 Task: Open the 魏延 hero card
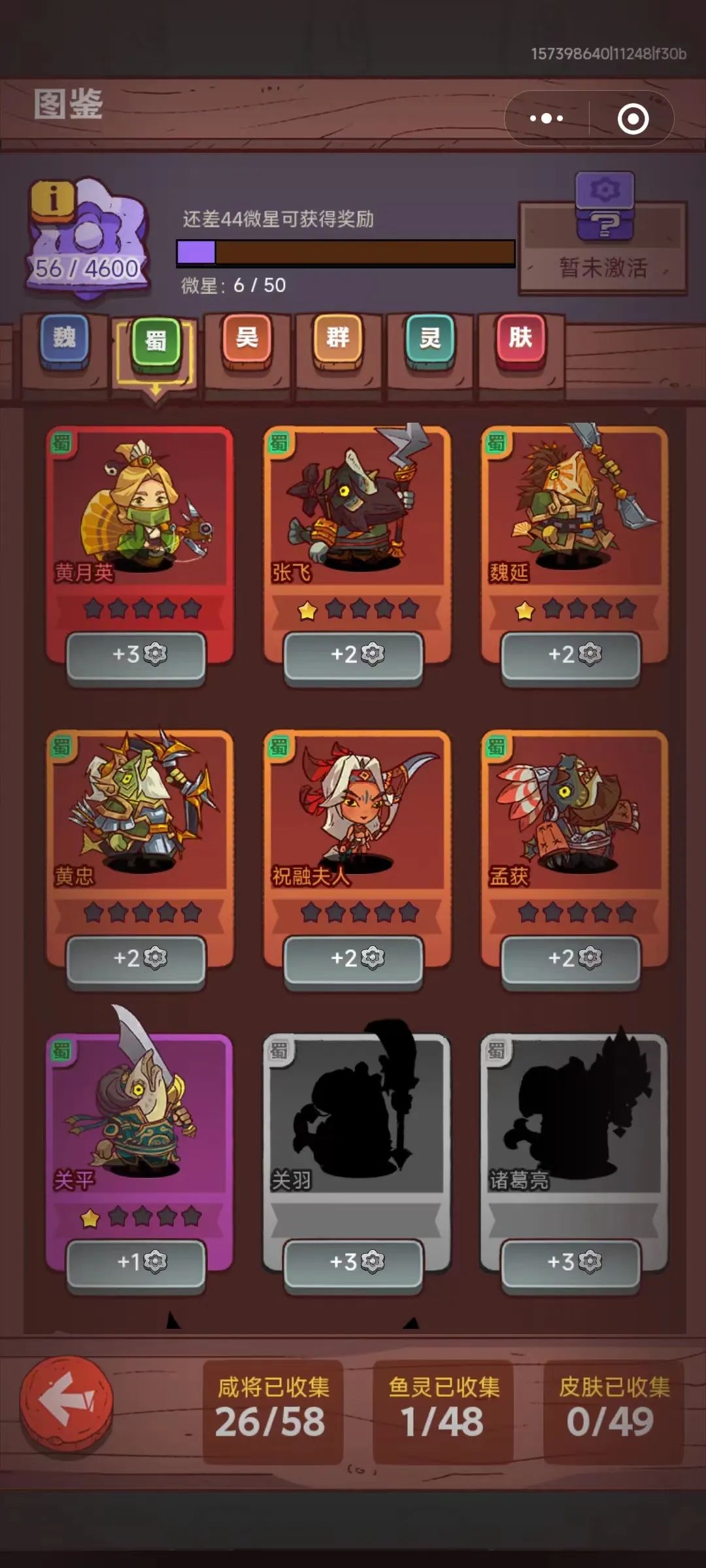pyautogui.click(x=575, y=510)
